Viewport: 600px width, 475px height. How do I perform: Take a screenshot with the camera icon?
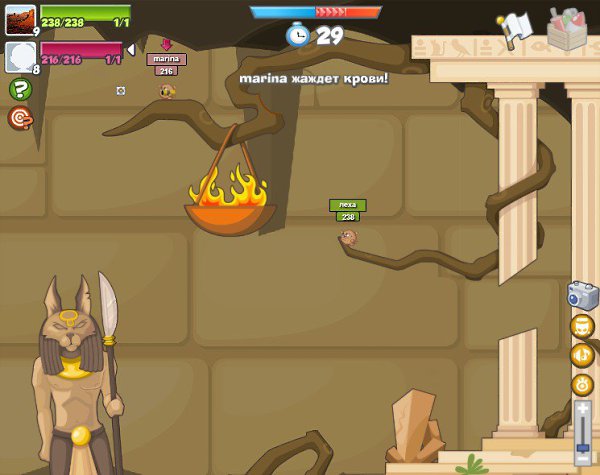click(582, 294)
